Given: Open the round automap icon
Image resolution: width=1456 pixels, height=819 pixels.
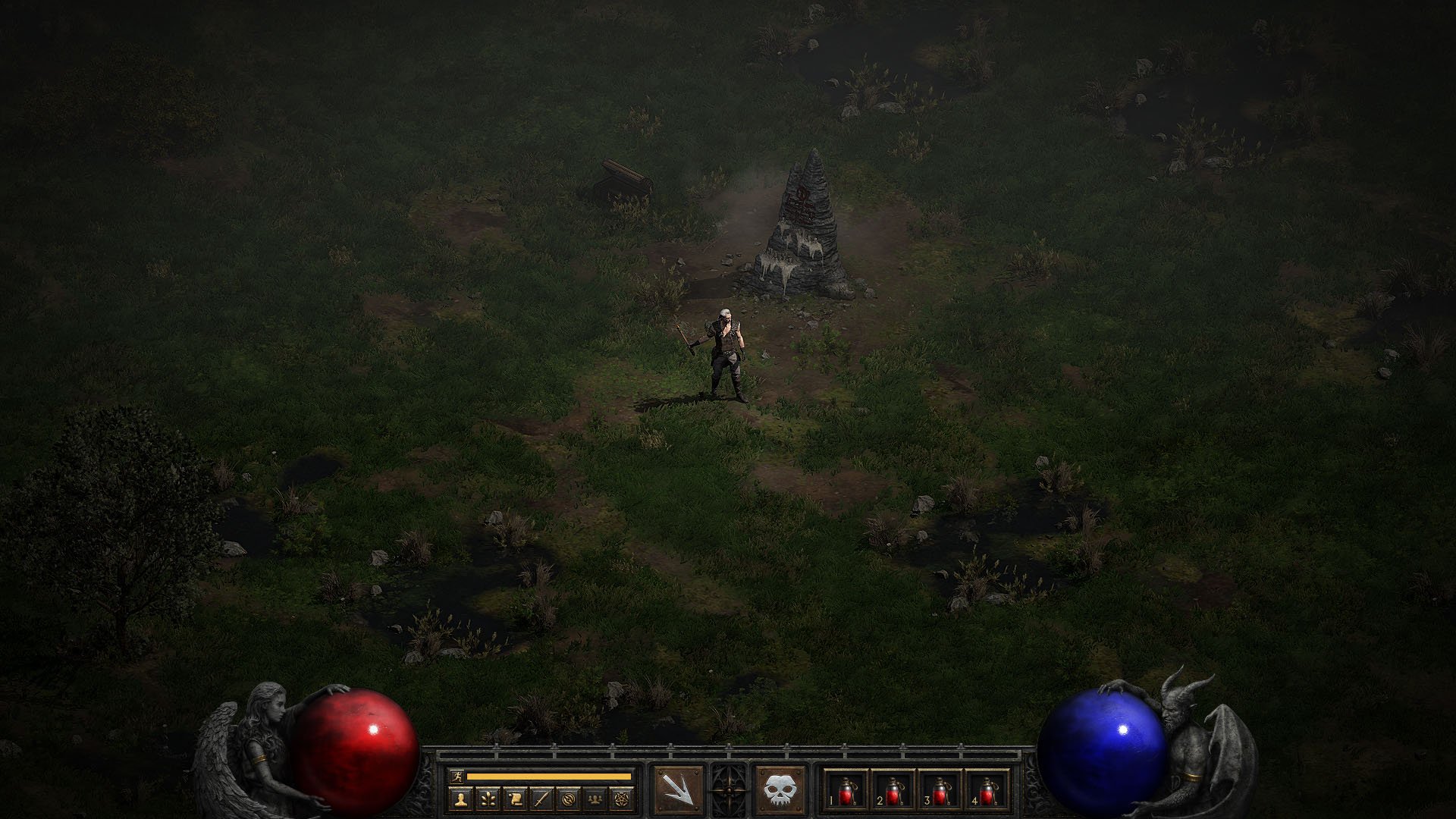Looking at the screenshot, I should point(568,799).
